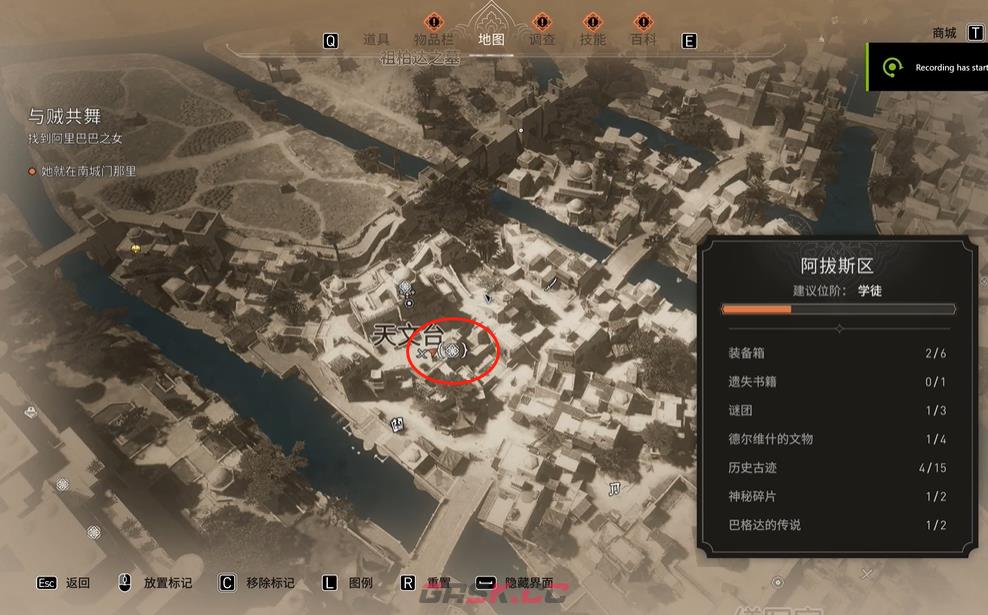
Task: Choose the 放置标记 place marker option
Action: (168, 582)
